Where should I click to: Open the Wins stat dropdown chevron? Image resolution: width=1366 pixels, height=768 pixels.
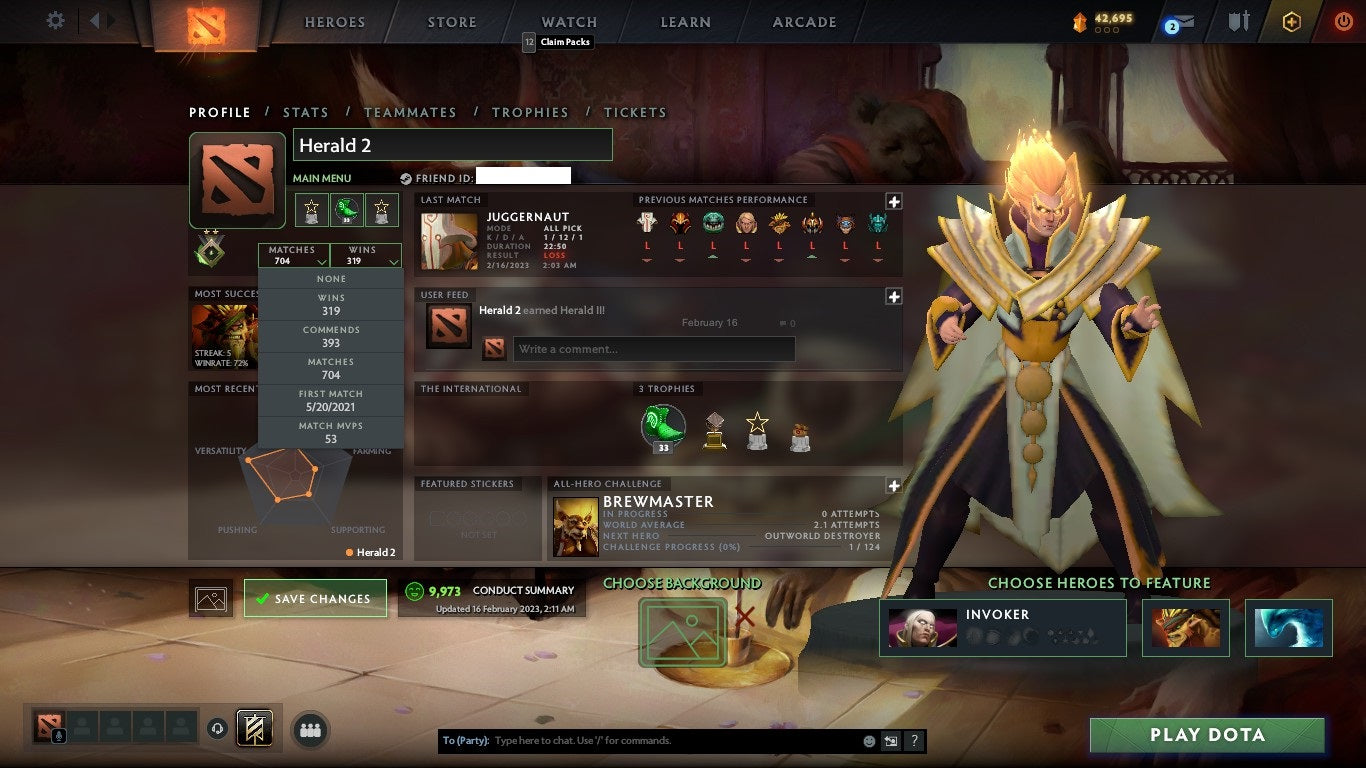393,260
